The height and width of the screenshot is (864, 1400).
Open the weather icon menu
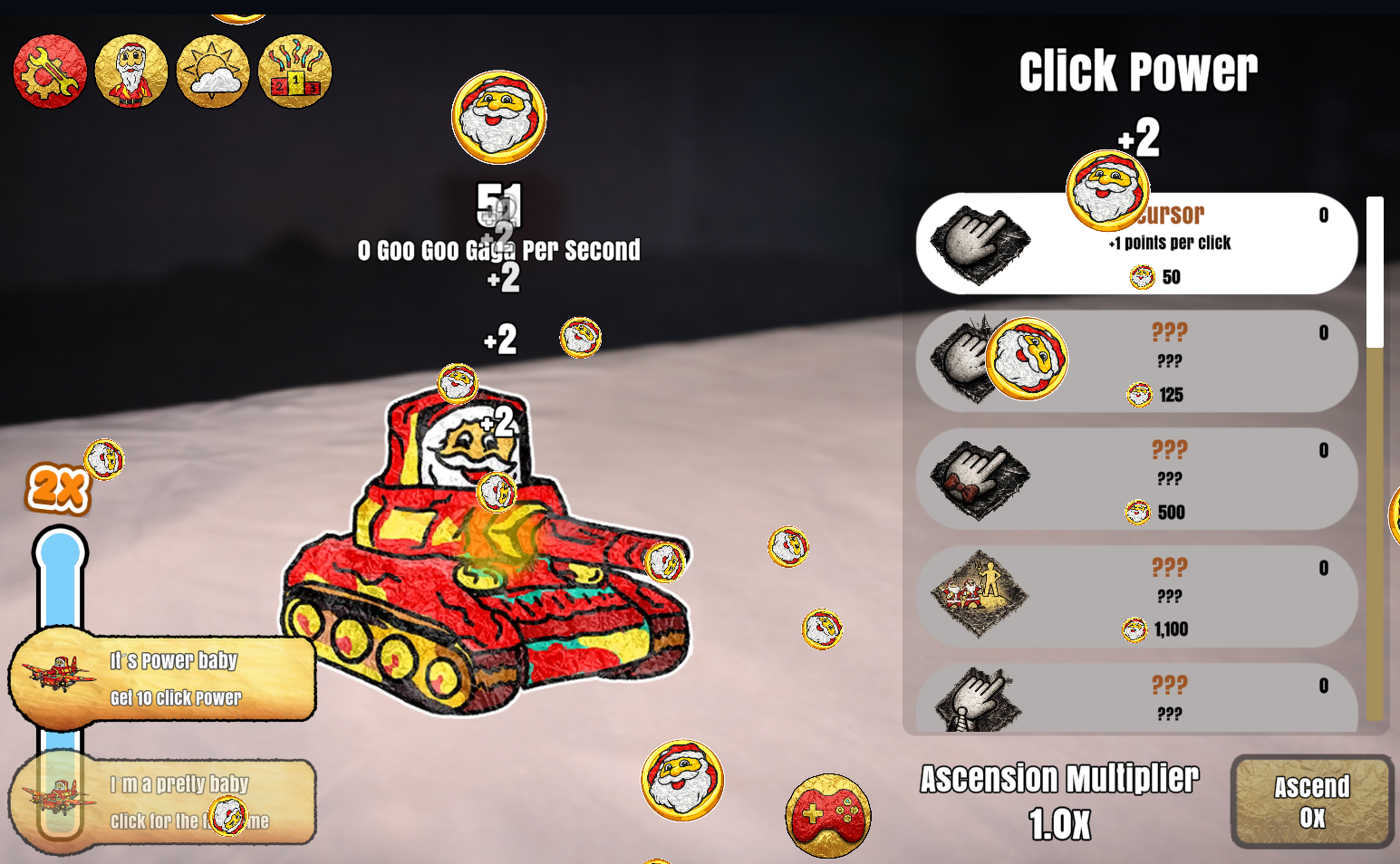pyautogui.click(x=212, y=72)
